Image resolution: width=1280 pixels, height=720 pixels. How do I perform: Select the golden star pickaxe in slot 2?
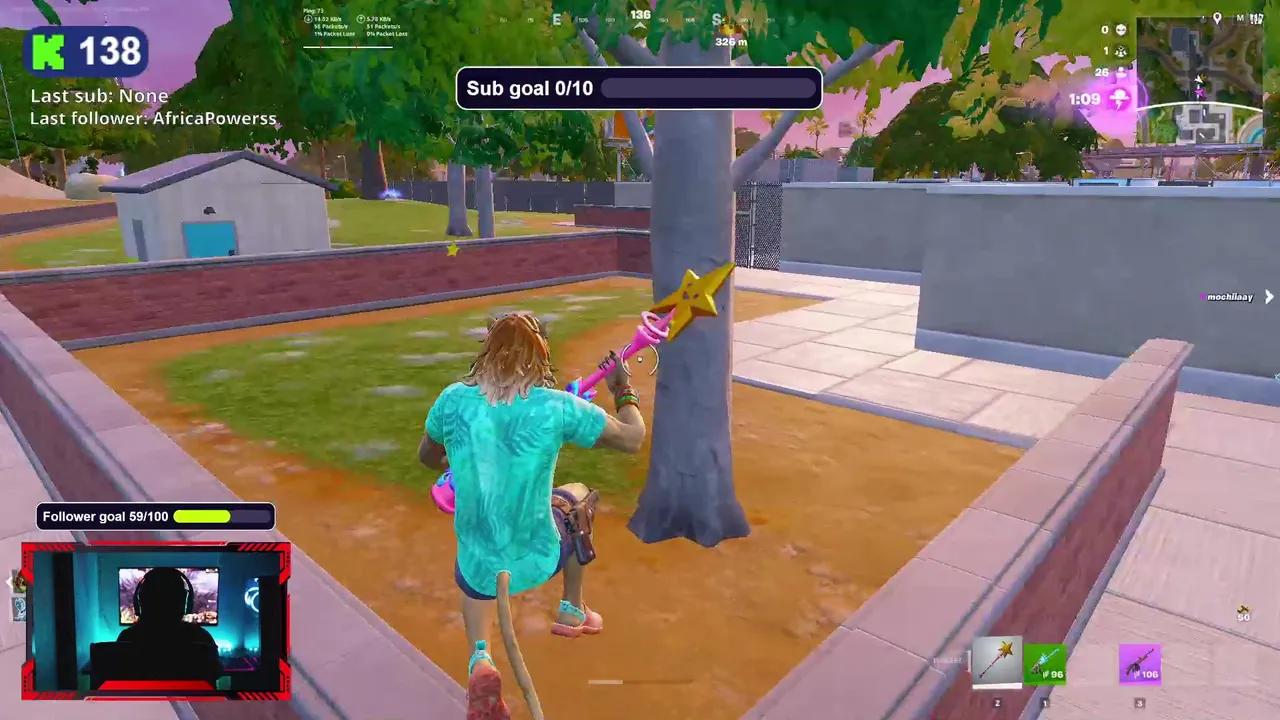click(997, 660)
